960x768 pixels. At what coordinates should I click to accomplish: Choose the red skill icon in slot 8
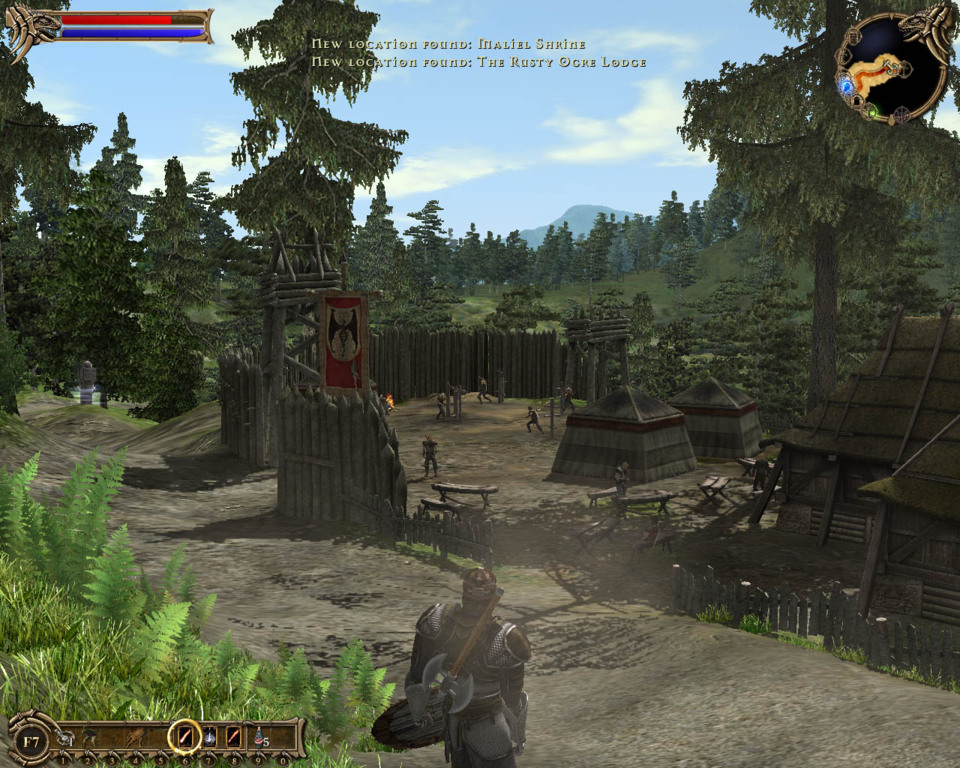coord(234,738)
